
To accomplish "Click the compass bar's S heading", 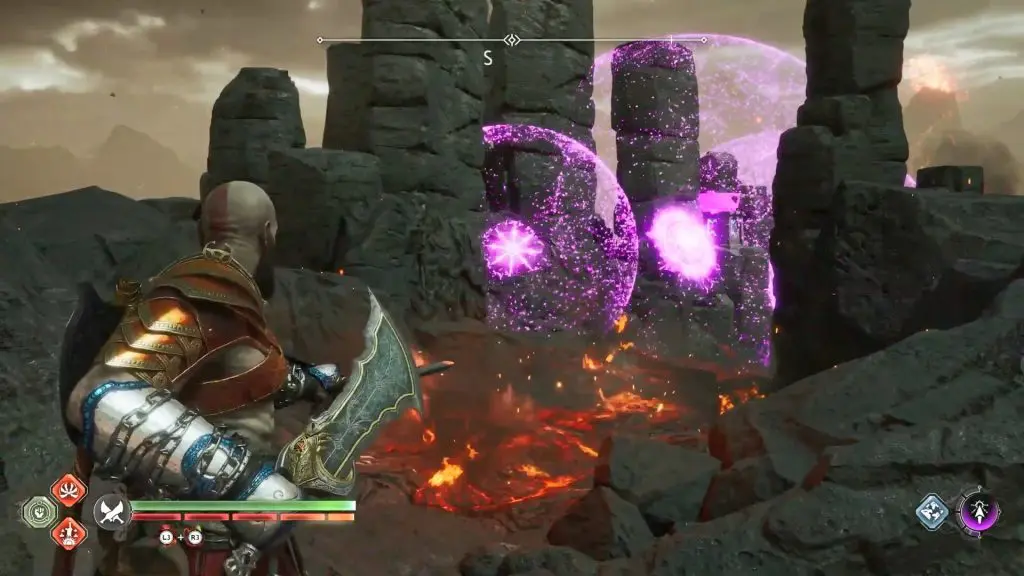I will [488, 58].
